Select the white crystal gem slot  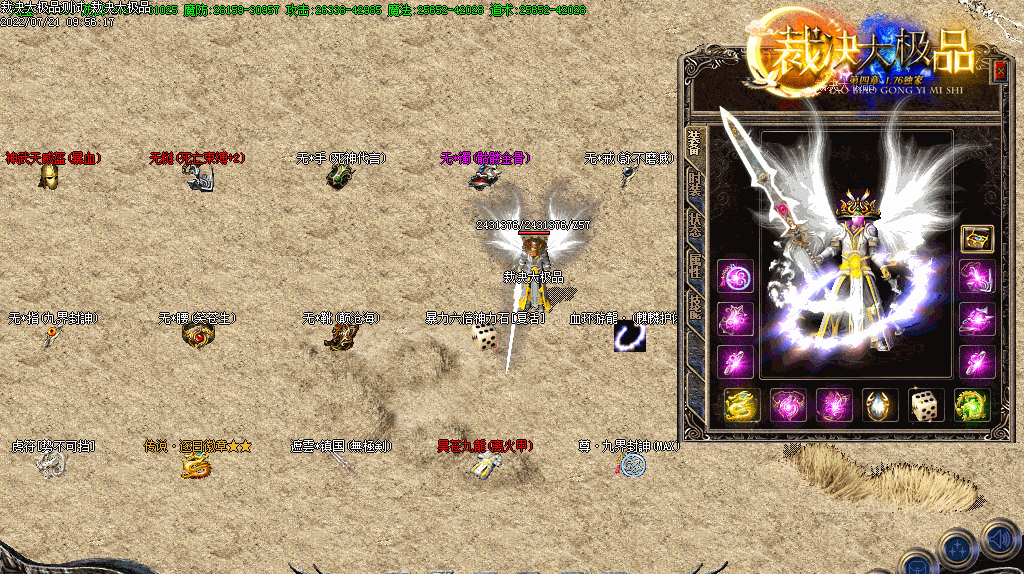click(x=880, y=405)
